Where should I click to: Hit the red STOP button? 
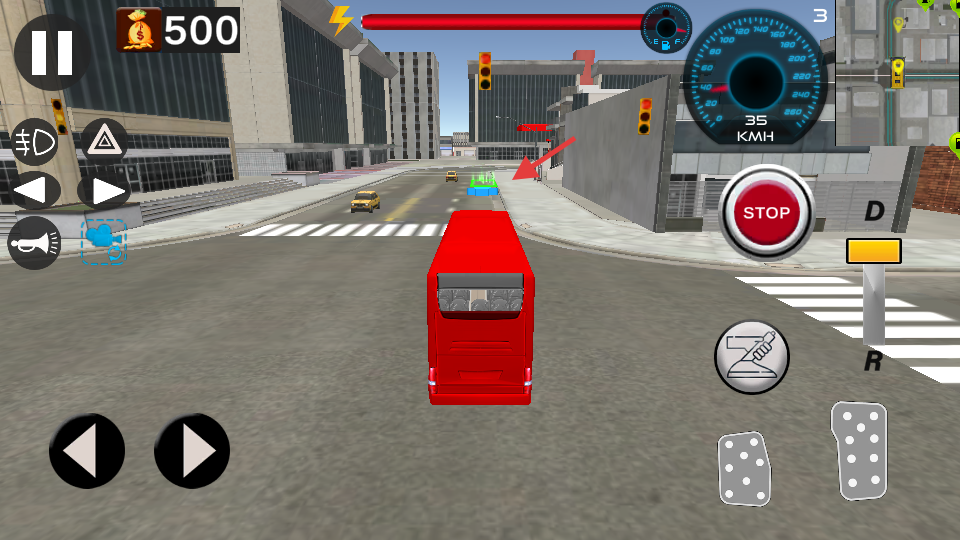(x=766, y=213)
